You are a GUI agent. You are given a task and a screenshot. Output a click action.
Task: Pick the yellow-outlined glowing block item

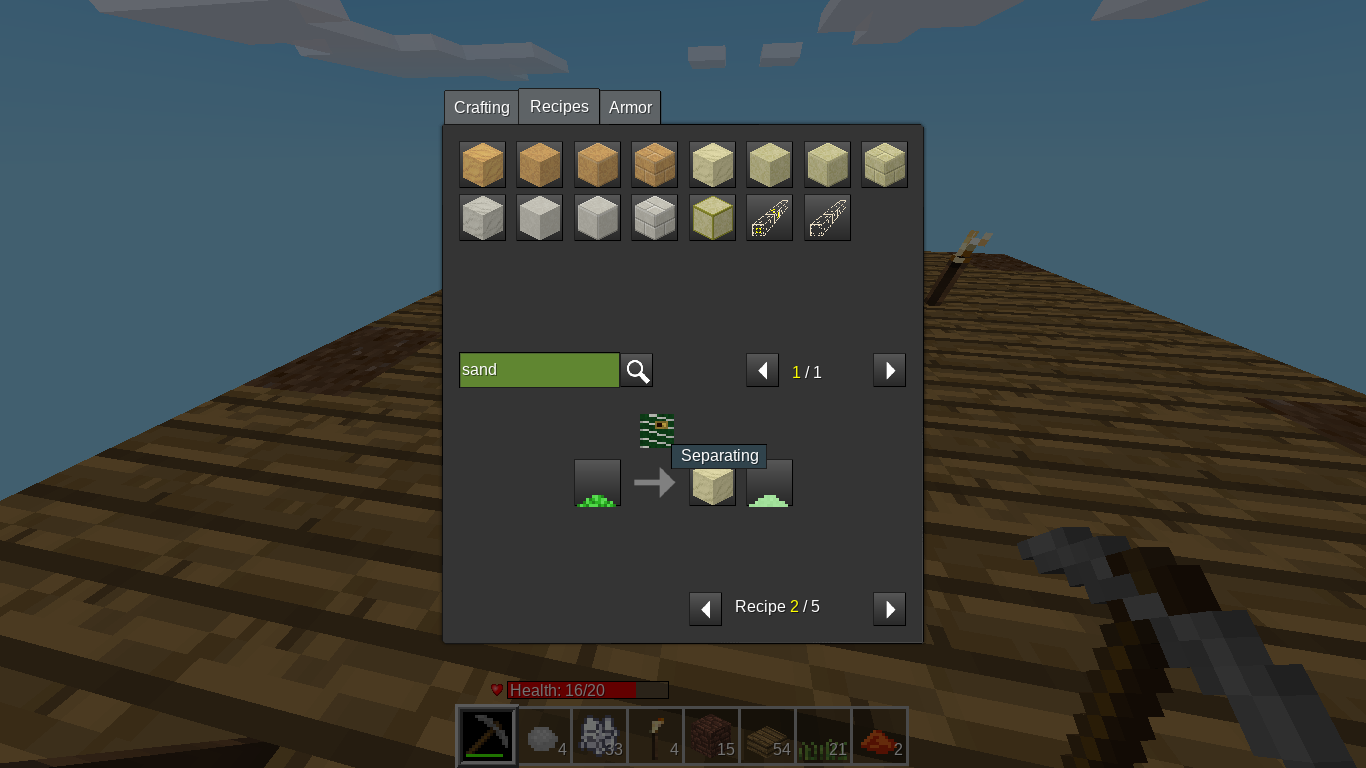[712, 218]
